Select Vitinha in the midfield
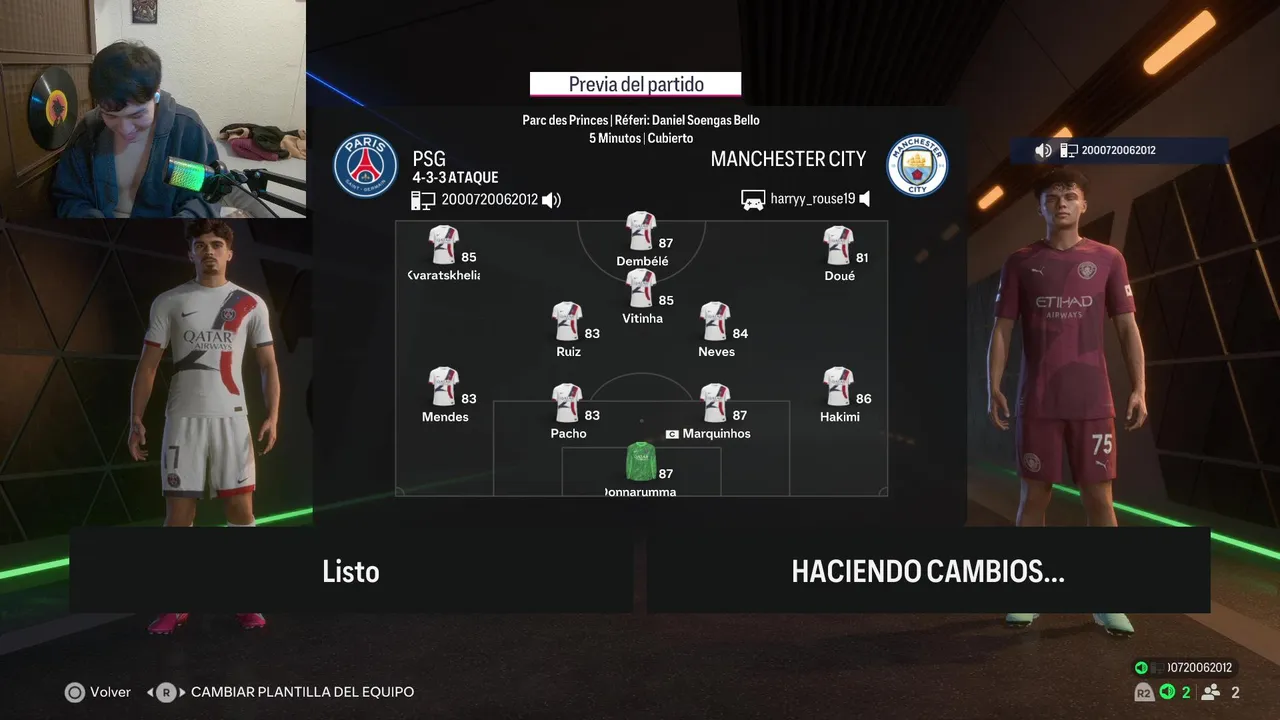This screenshot has width=1280, height=720. click(641, 288)
